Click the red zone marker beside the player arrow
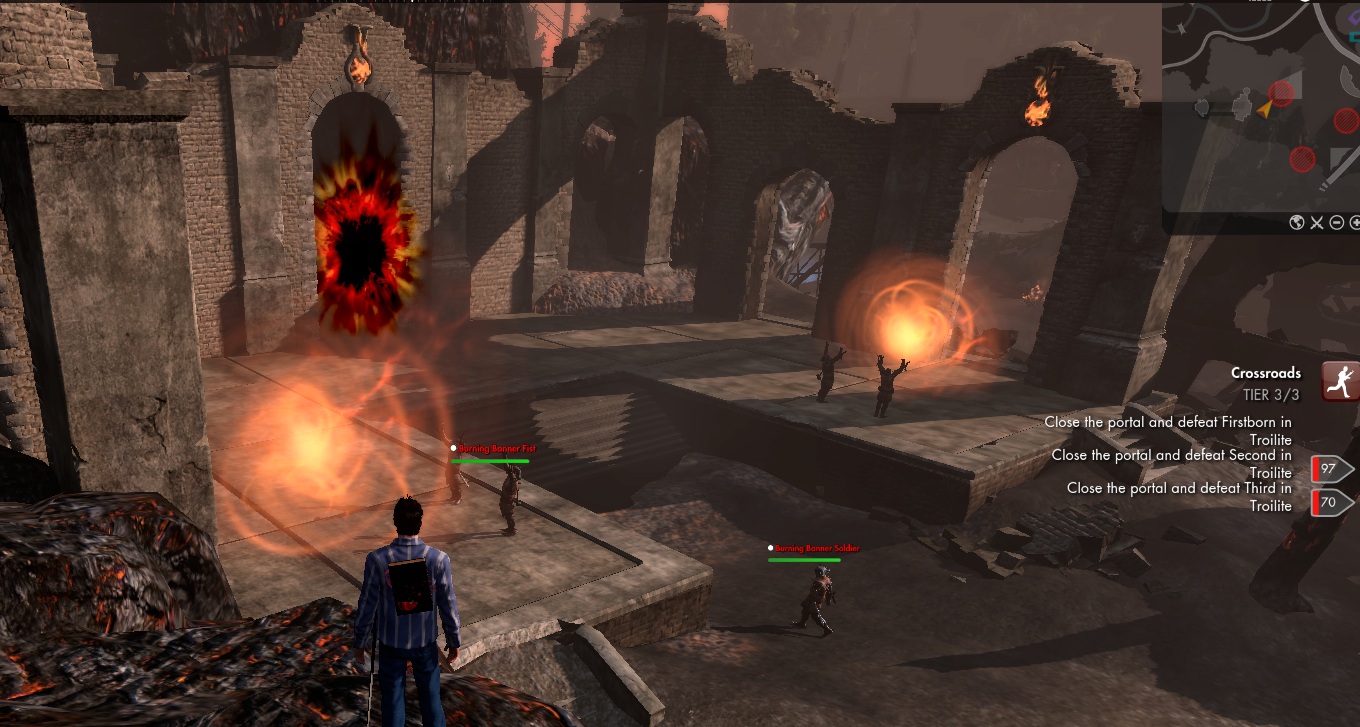The height and width of the screenshot is (727, 1360). pyautogui.click(x=1282, y=94)
